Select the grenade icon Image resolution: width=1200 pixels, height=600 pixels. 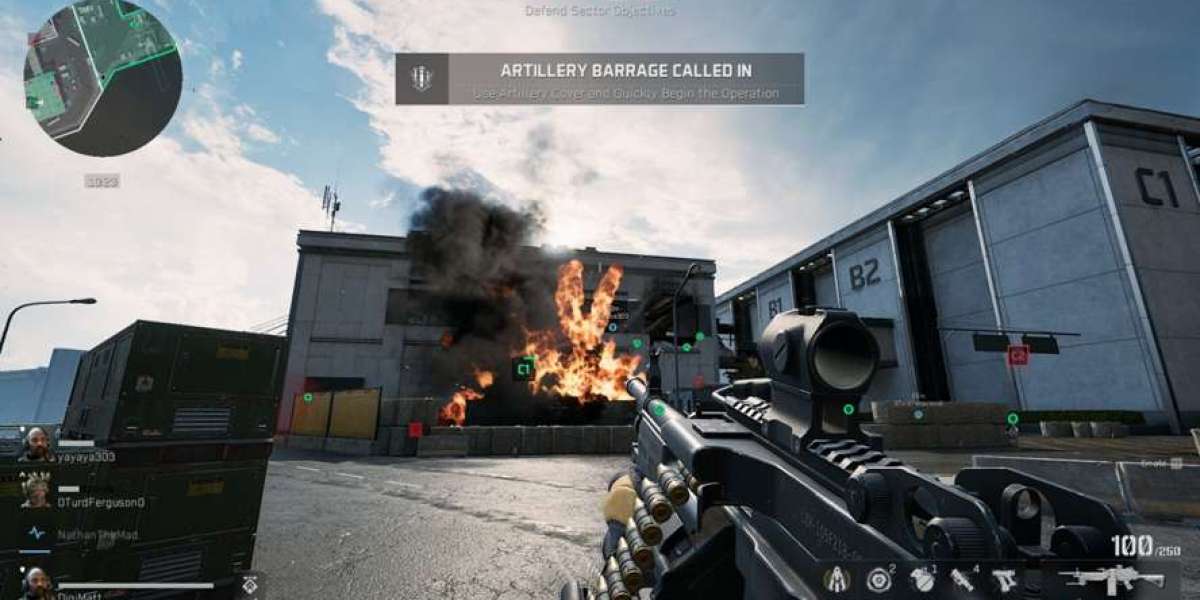click(922, 579)
